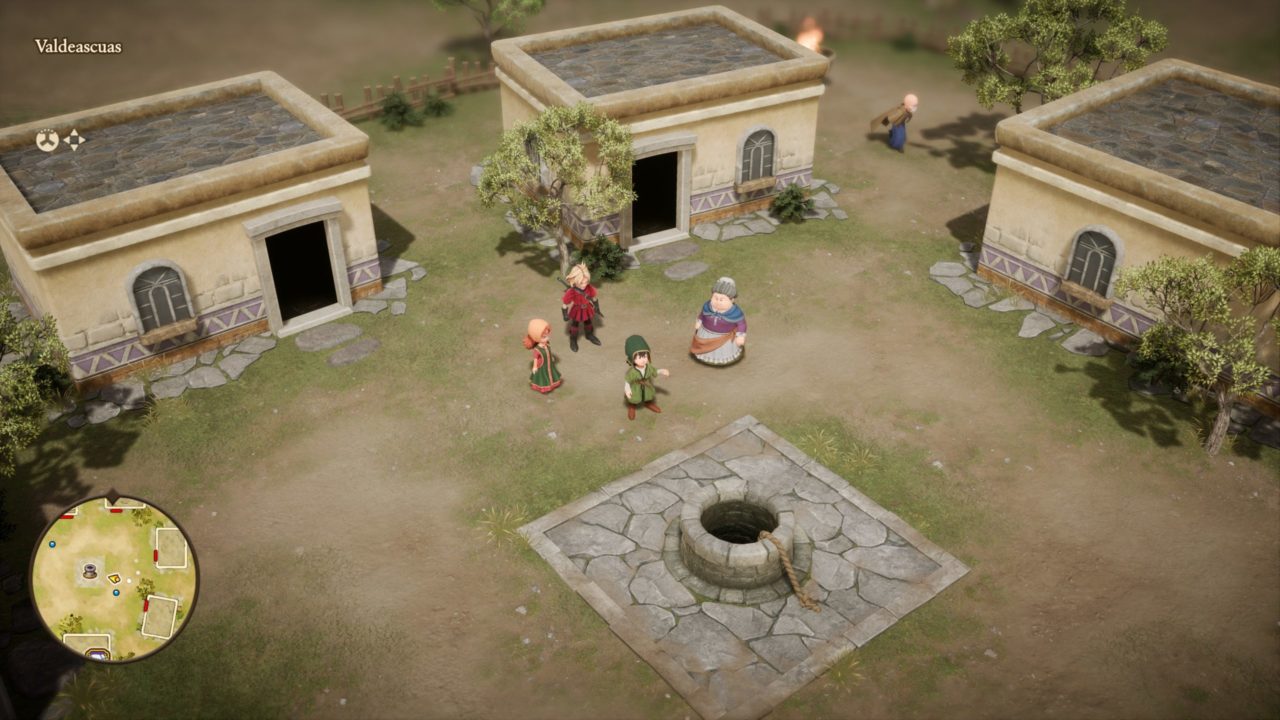The width and height of the screenshot is (1280, 720).
Task: Select the purple marker at the minimap's bottom edge
Action: (97, 654)
